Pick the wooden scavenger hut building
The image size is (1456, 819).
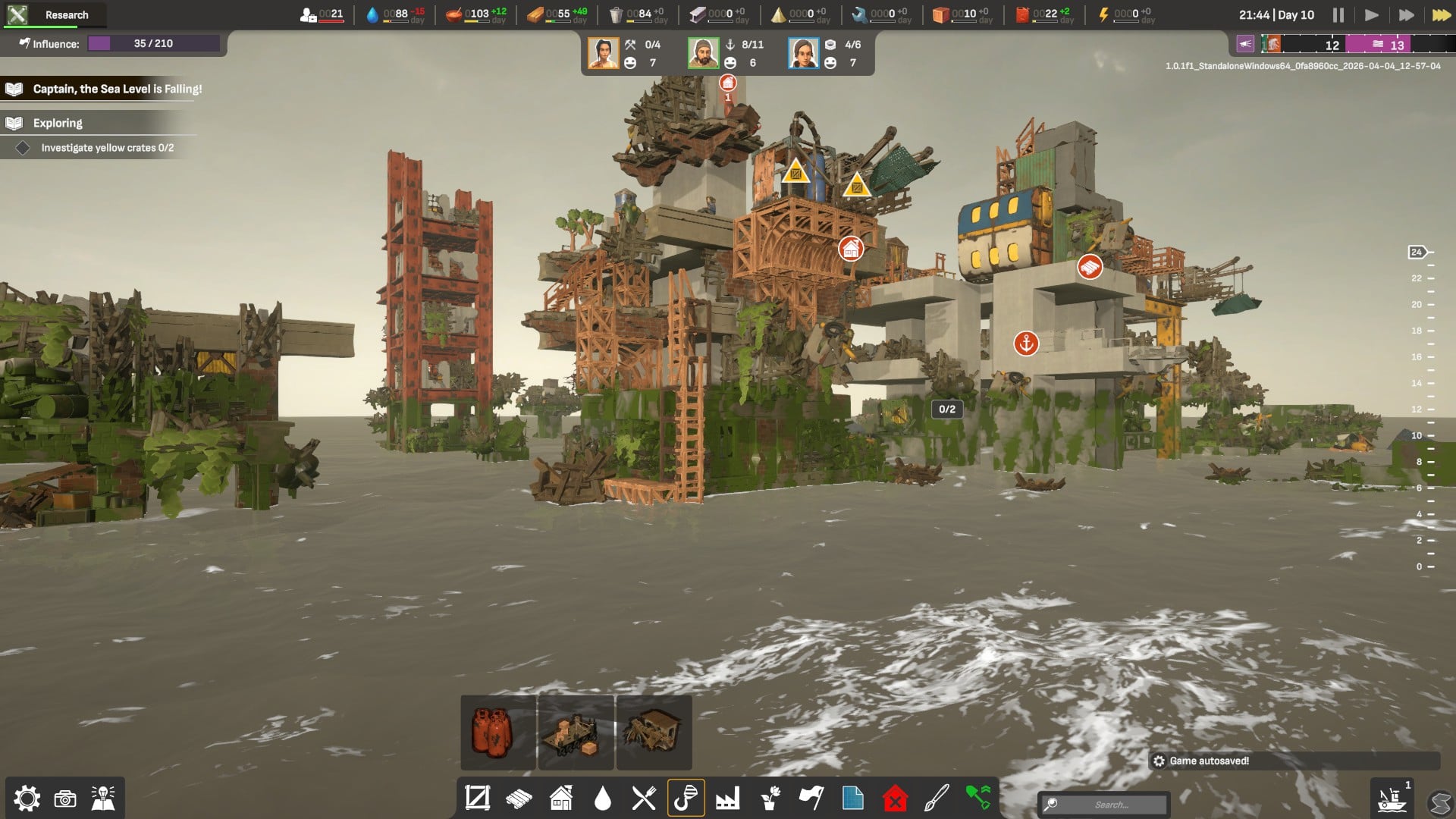click(x=654, y=733)
